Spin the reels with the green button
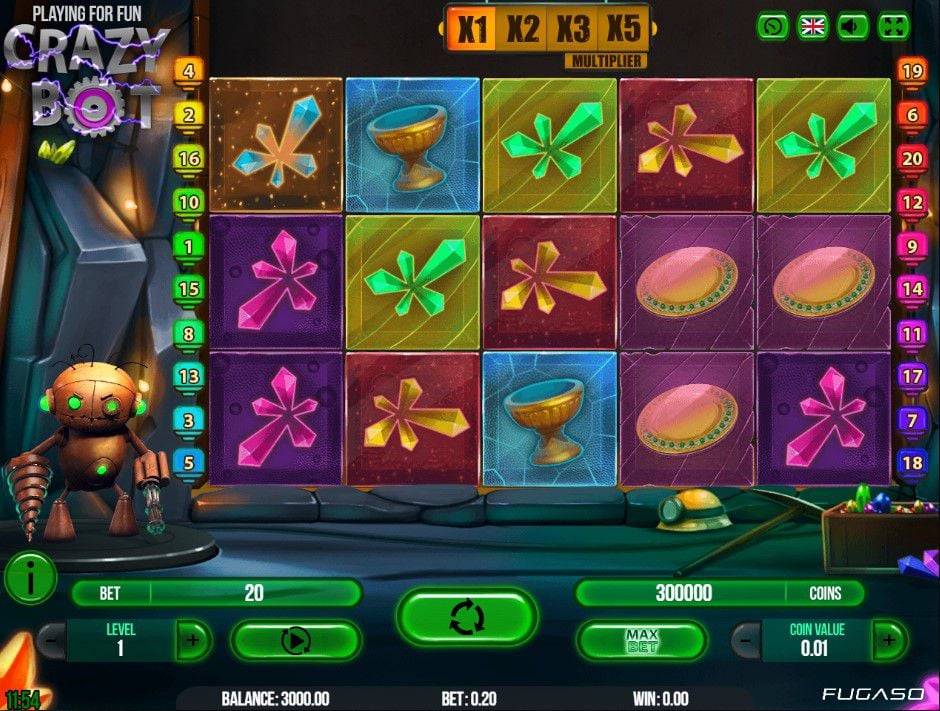Image resolution: width=940 pixels, height=711 pixels. tap(466, 616)
